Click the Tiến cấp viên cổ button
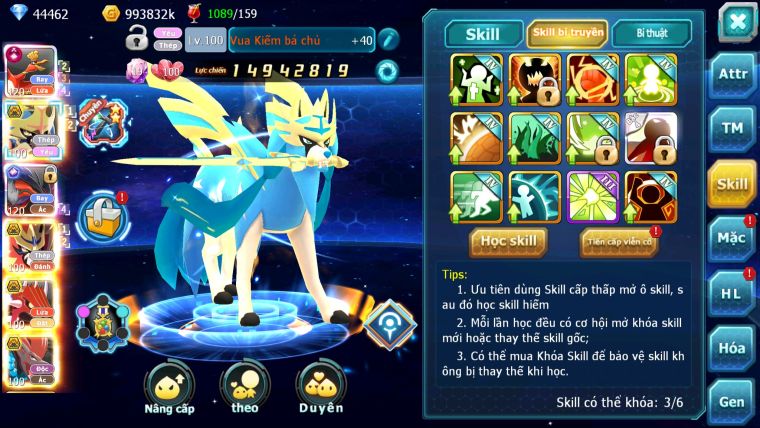 click(x=619, y=241)
